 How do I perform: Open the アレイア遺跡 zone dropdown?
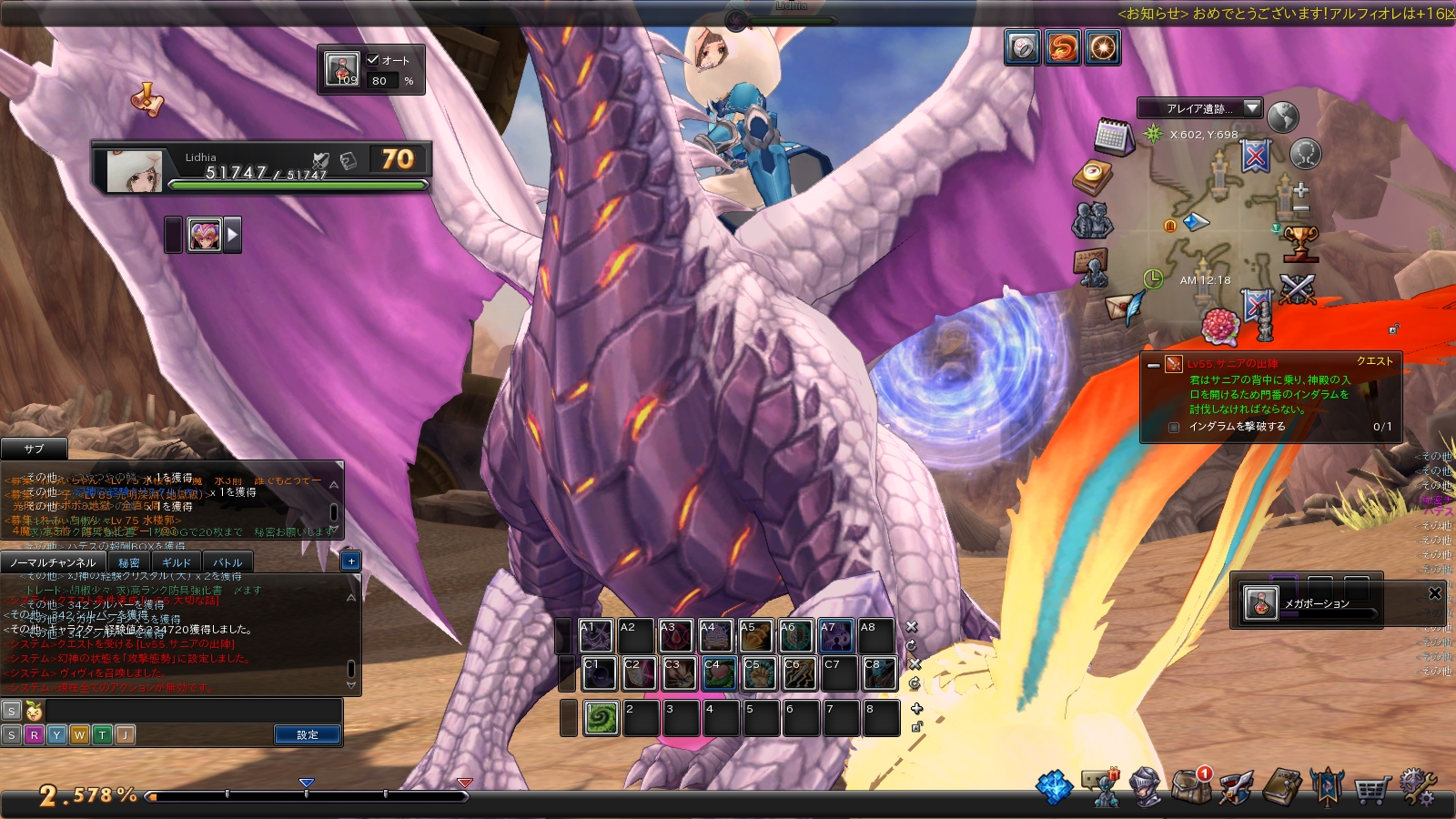click(1252, 108)
